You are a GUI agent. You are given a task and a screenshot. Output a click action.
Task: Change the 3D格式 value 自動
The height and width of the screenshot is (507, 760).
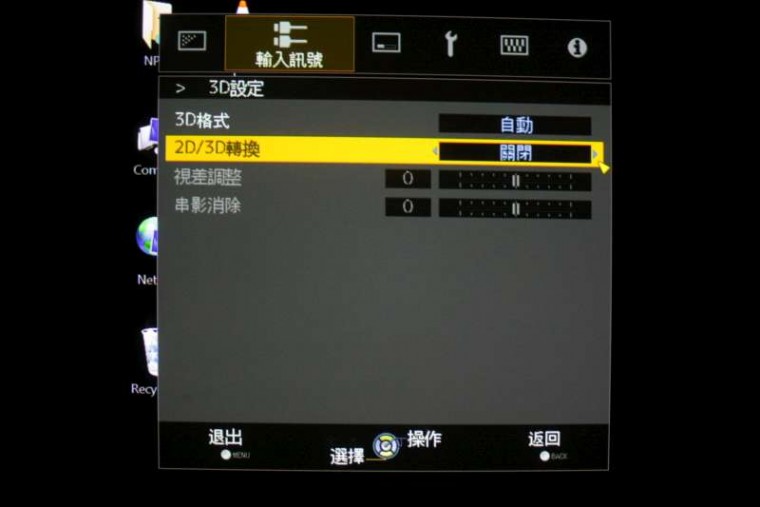point(515,125)
